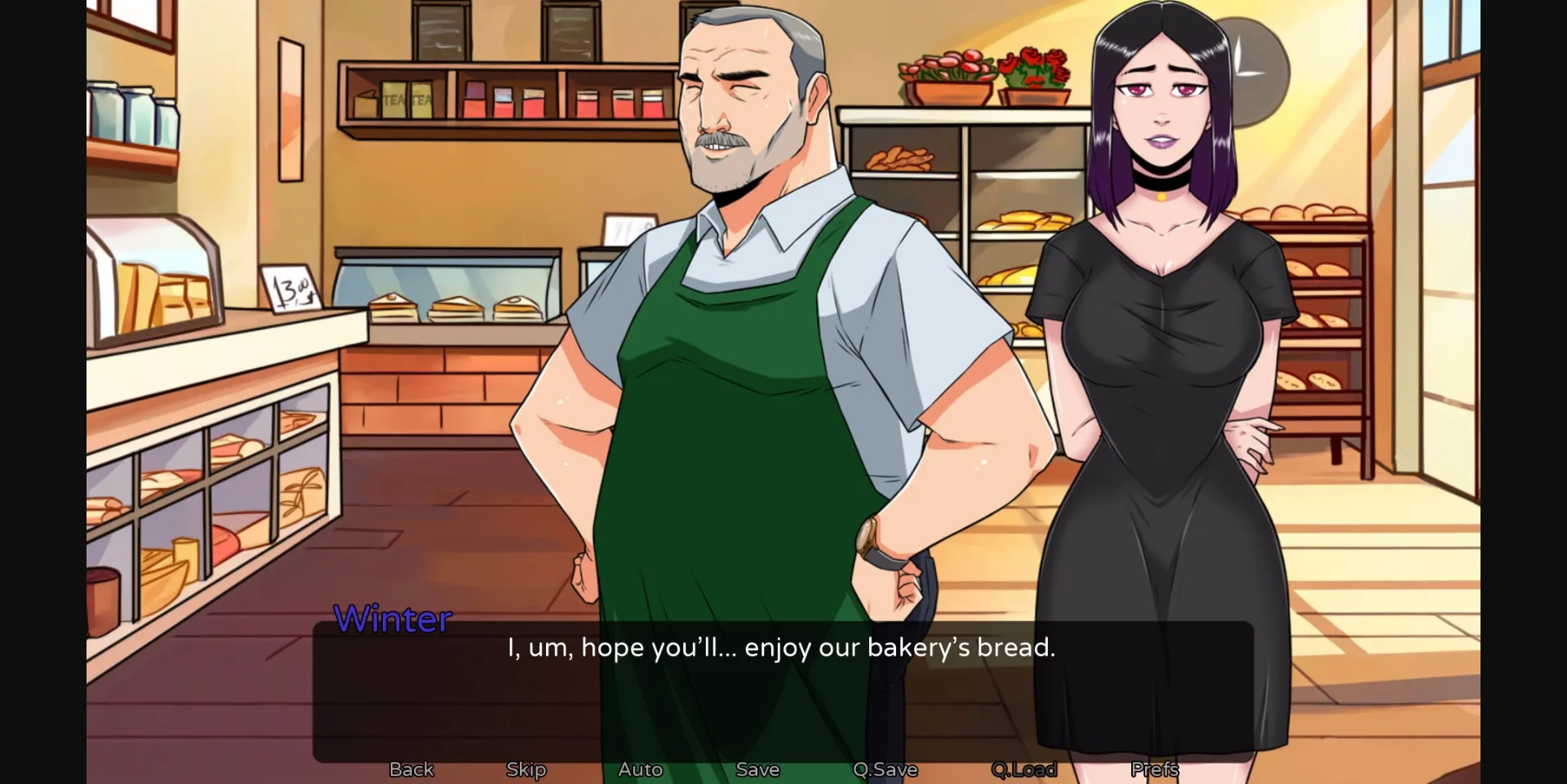1567x784 pixels.
Task: Load your quicksave with Q.Load
Action: click(x=1024, y=768)
